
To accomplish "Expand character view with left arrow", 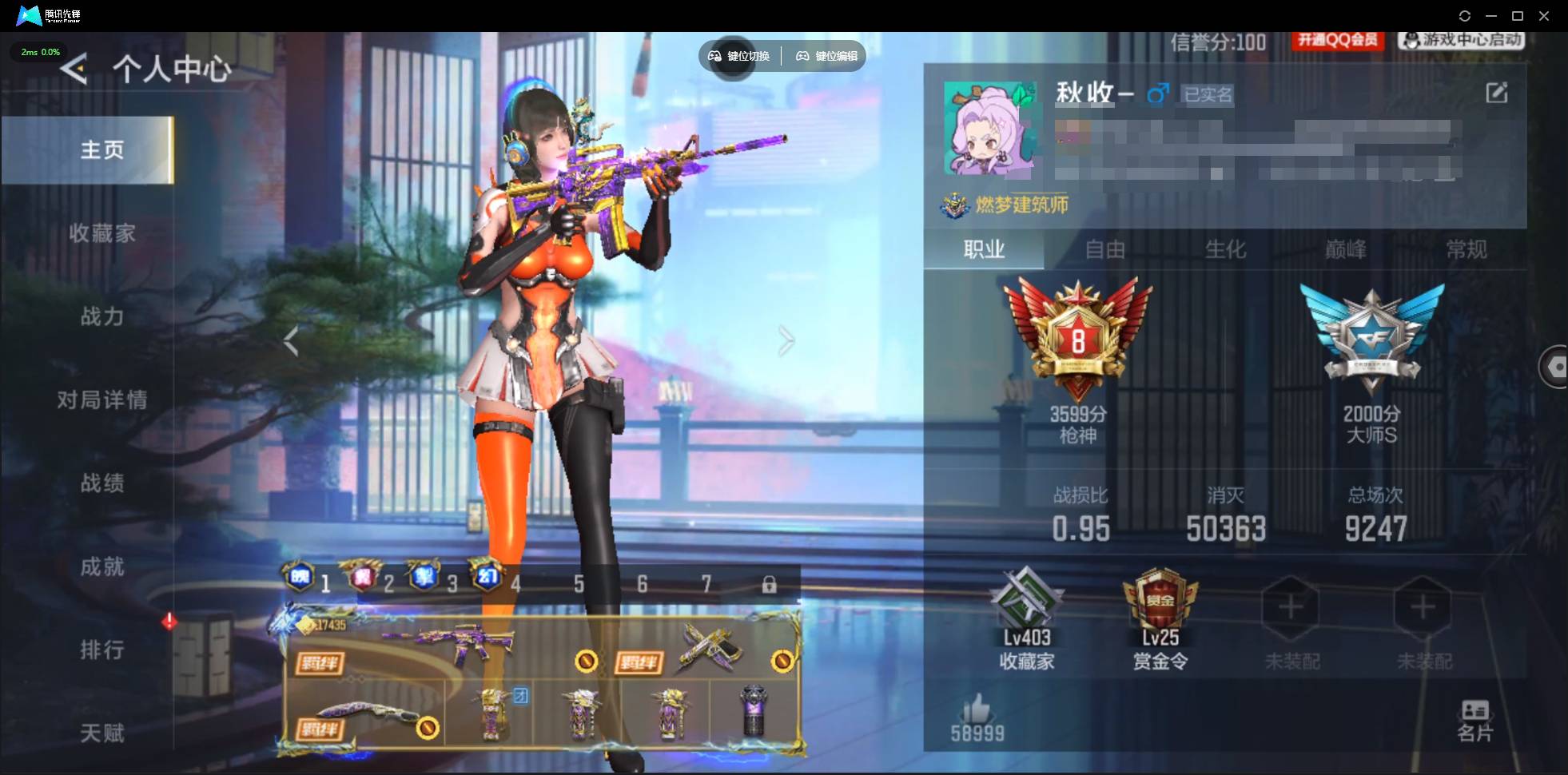I will click(x=292, y=340).
